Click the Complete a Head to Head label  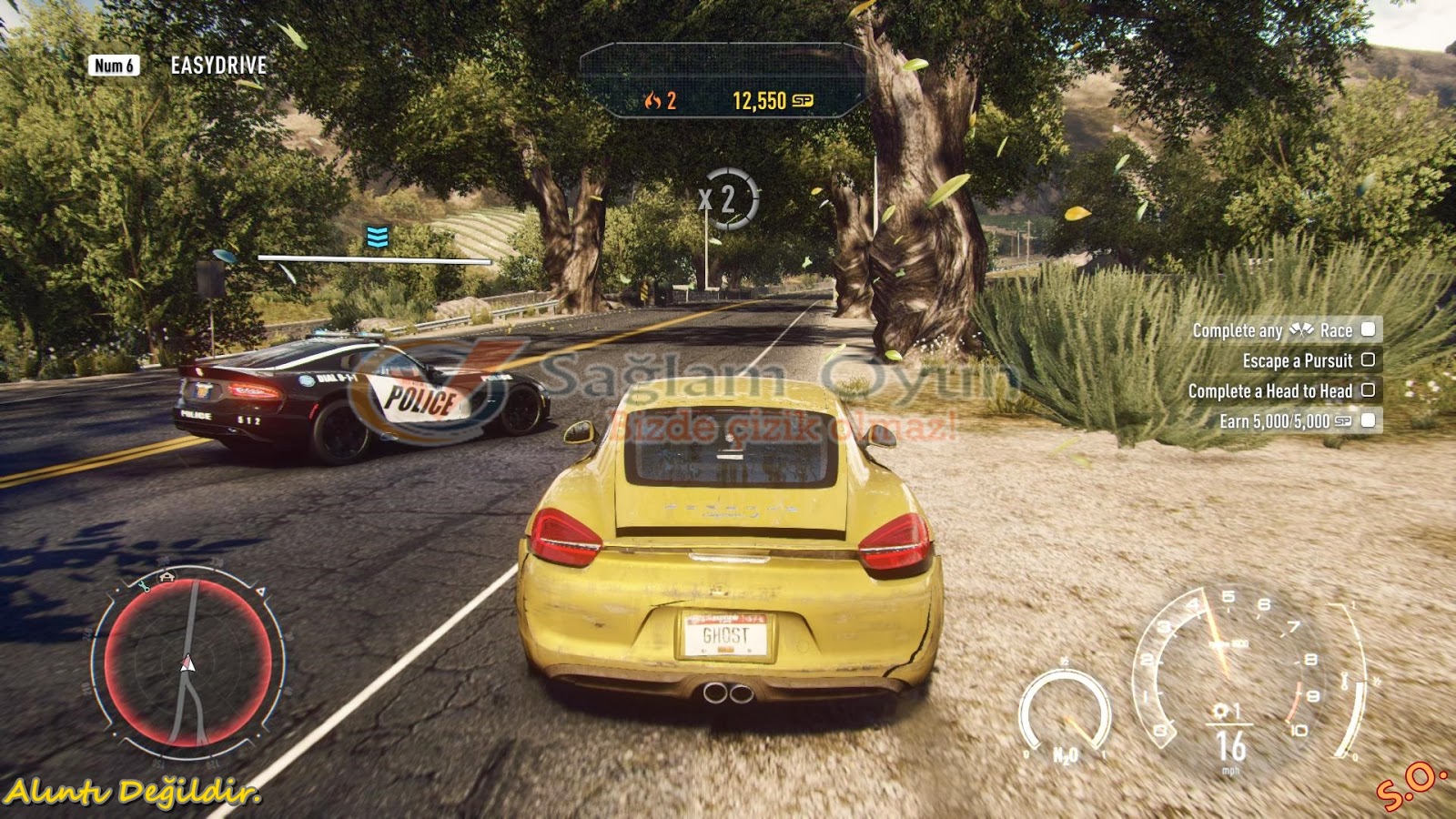[x=1269, y=391]
